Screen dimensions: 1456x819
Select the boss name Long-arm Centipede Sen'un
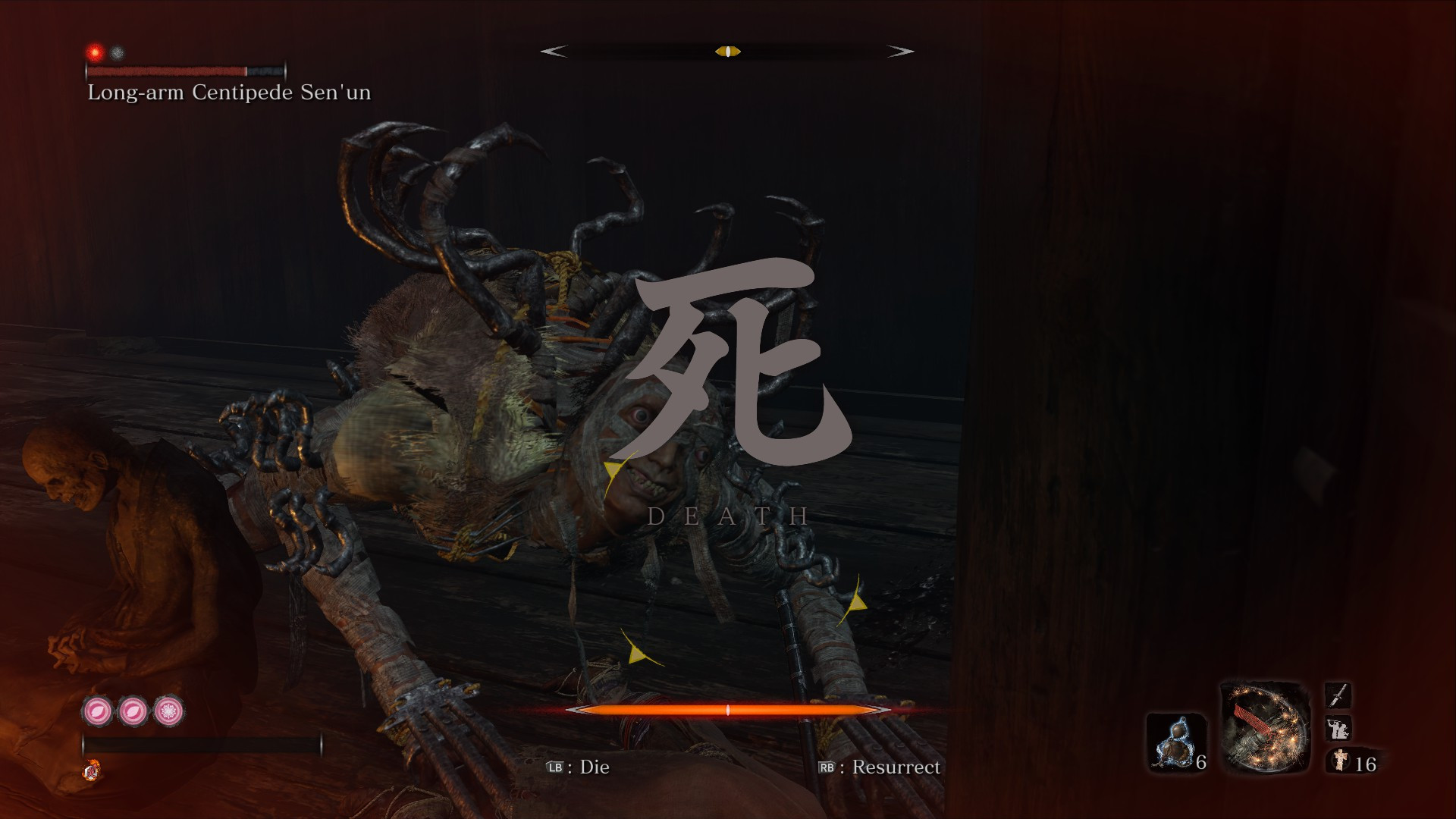pos(228,93)
